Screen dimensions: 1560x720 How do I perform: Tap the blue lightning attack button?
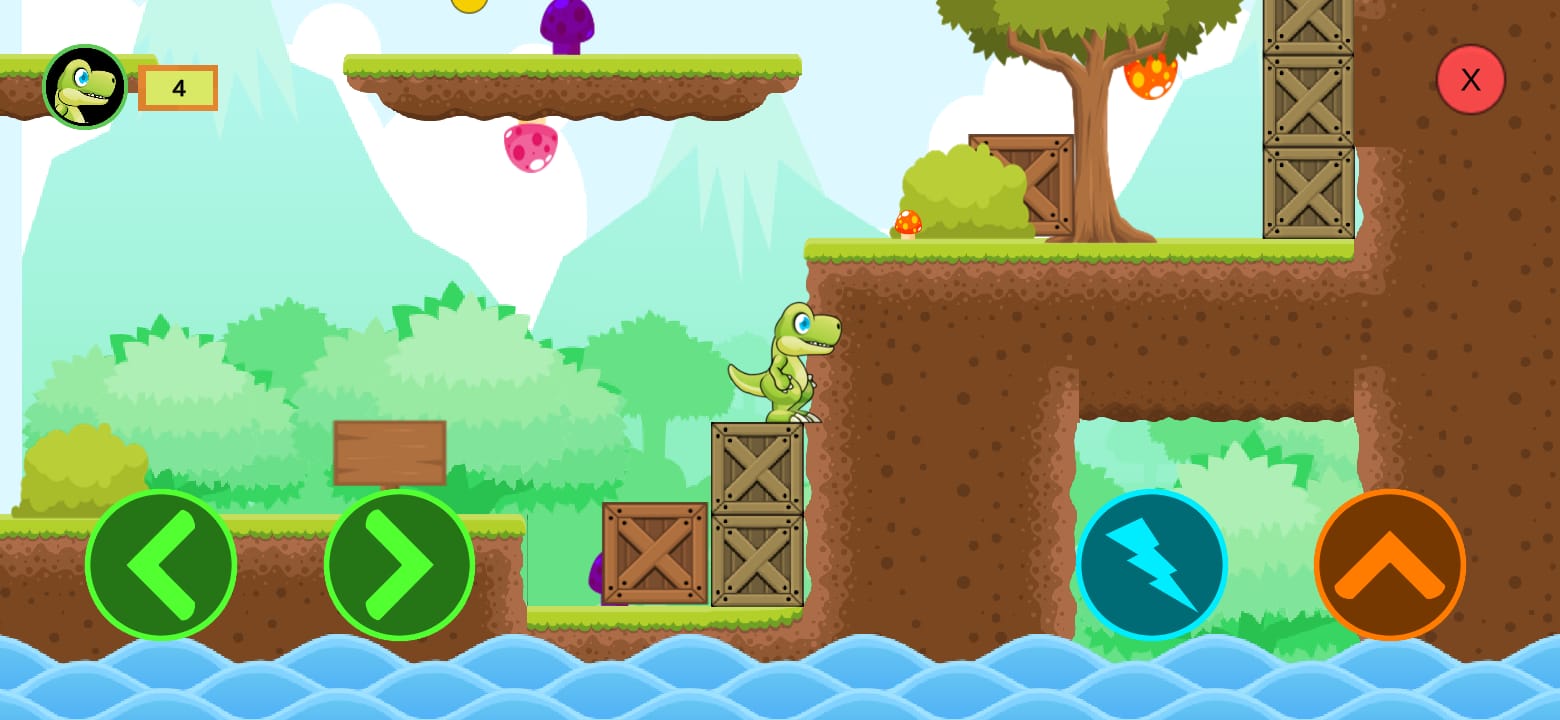coord(1152,563)
